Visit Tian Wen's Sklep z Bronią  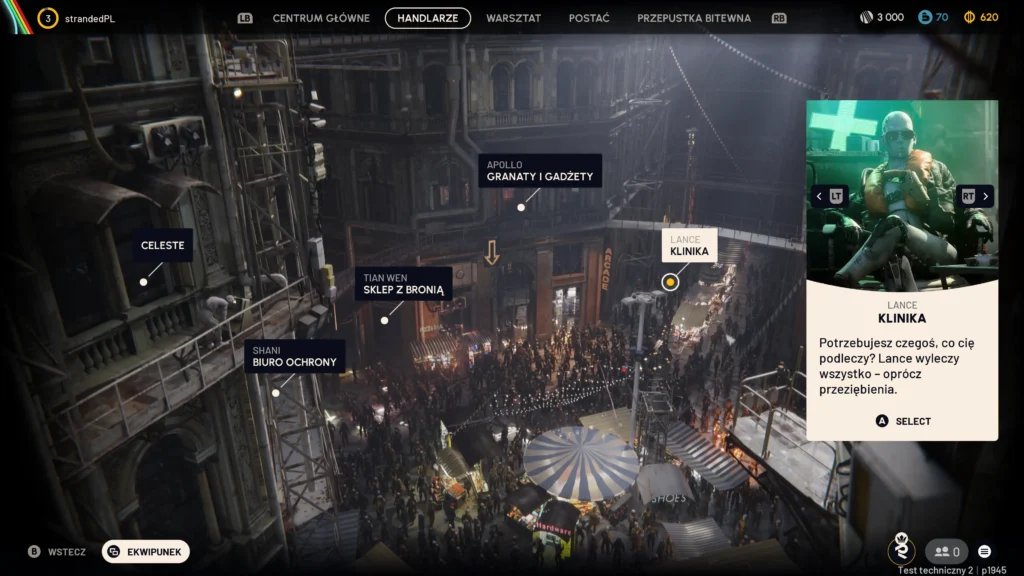(x=403, y=284)
